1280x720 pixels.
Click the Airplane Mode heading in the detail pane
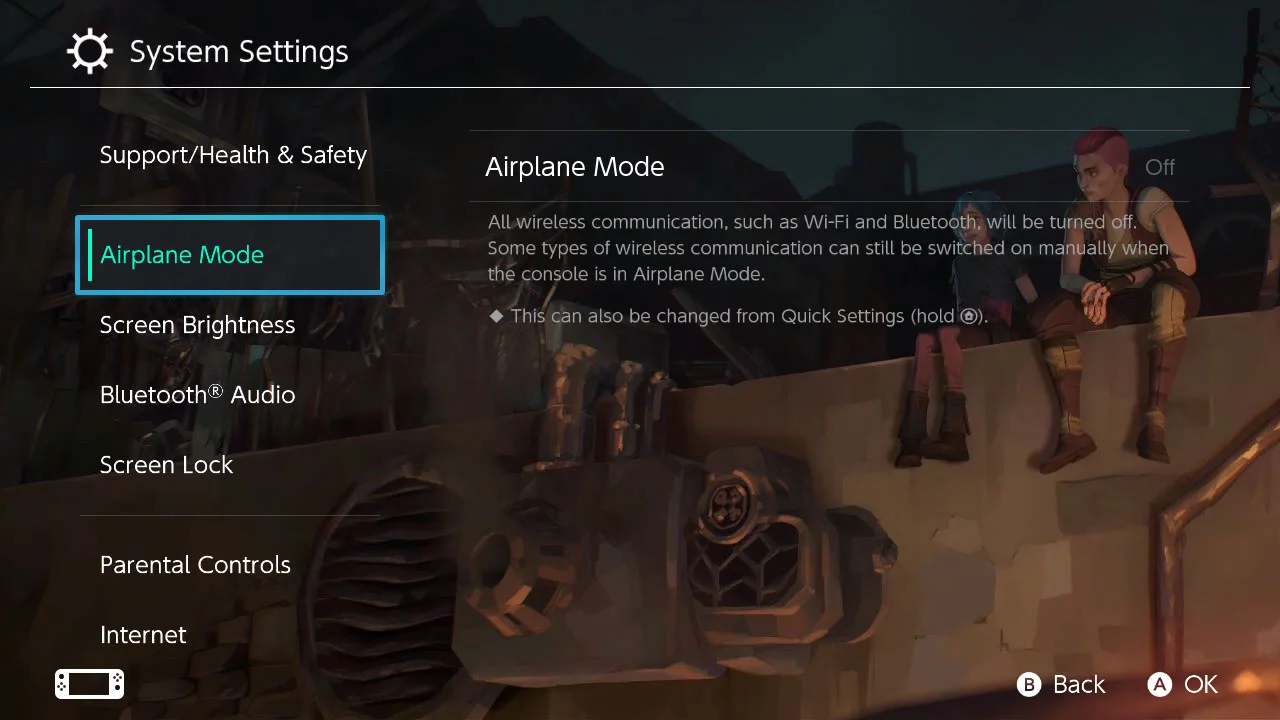[575, 166]
